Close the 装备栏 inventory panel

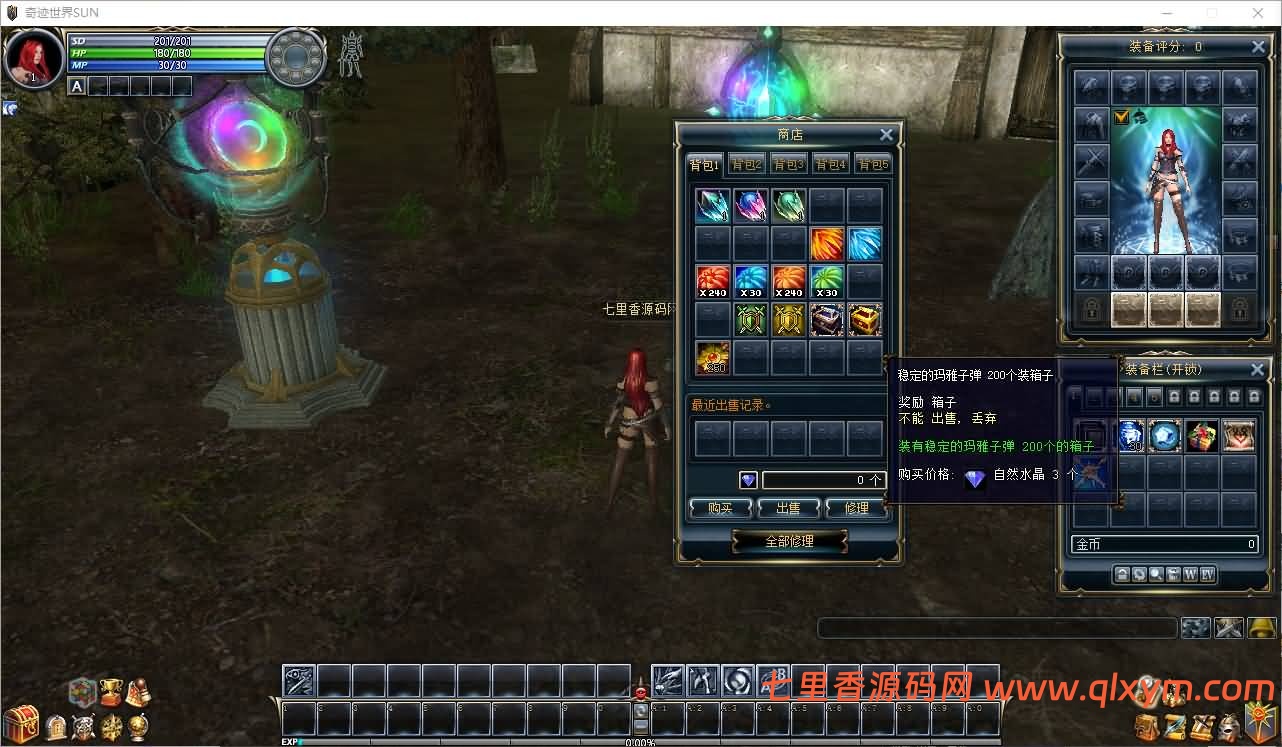[x=1258, y=369]
